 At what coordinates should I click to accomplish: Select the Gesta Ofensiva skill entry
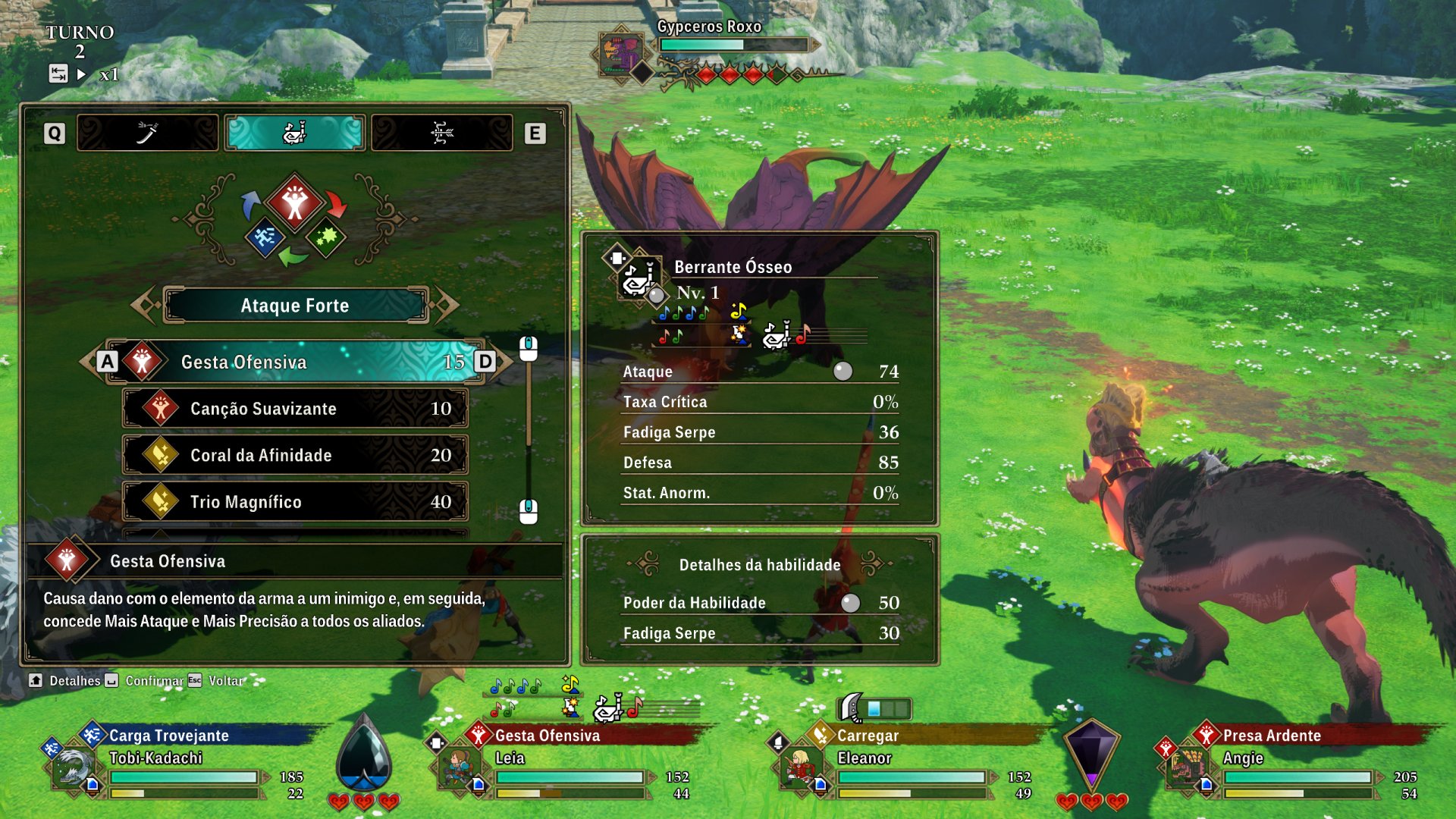pyautogui.click(x=296, y=362)
